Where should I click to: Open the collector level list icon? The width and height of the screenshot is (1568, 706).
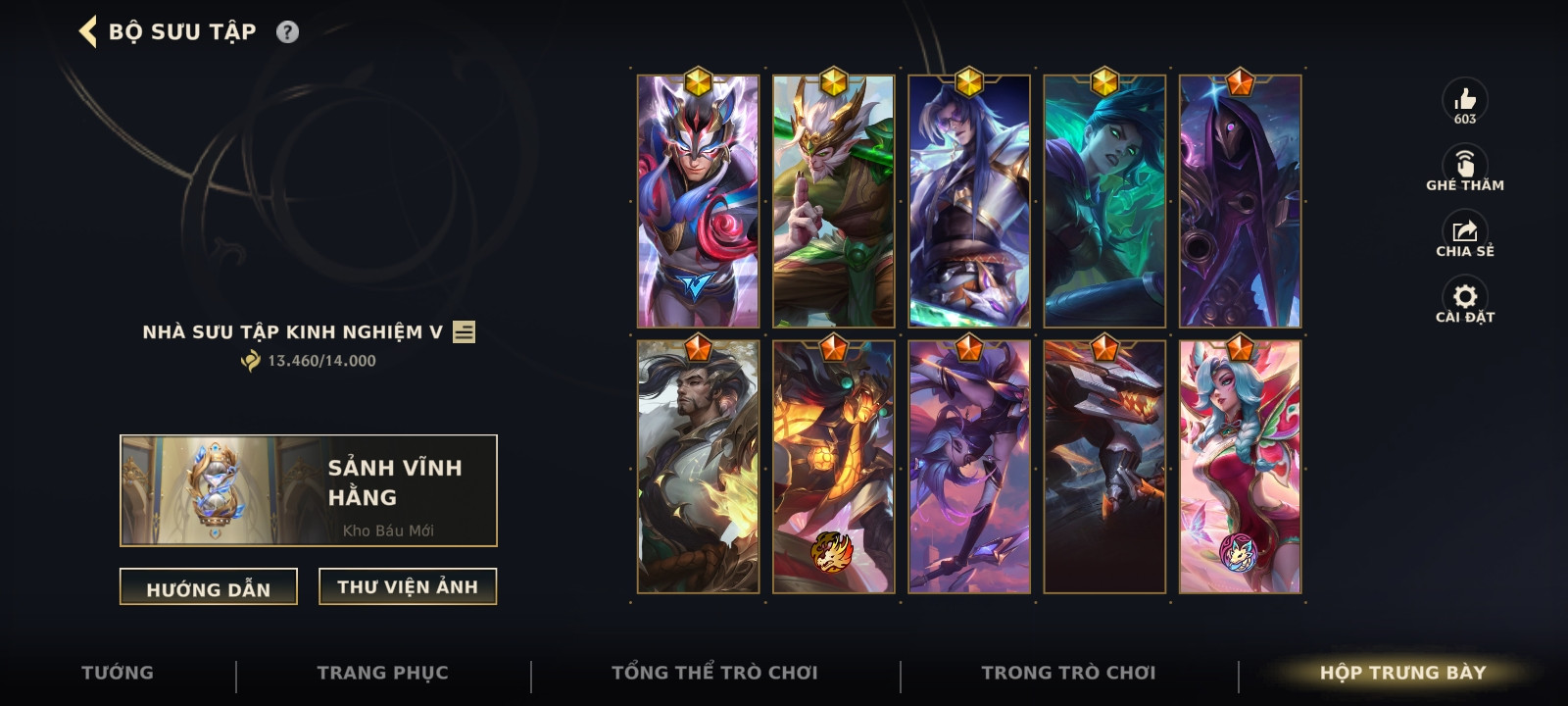pyautogui.click(x=465, y=332)
